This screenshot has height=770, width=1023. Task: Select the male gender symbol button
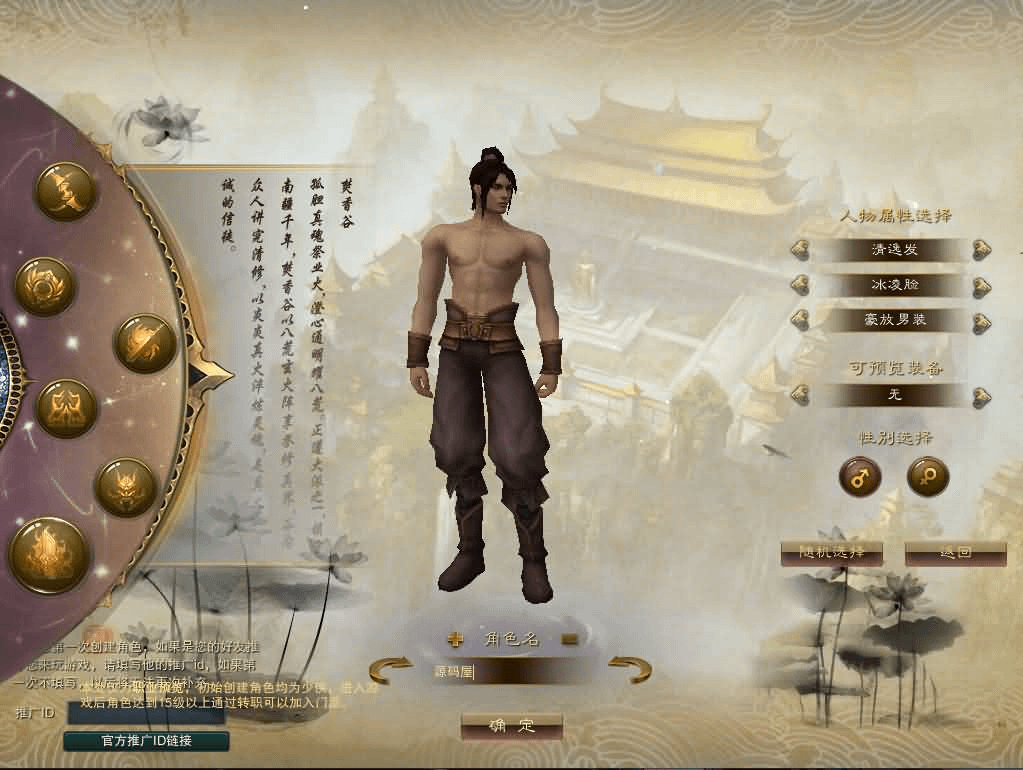(859, 476)
